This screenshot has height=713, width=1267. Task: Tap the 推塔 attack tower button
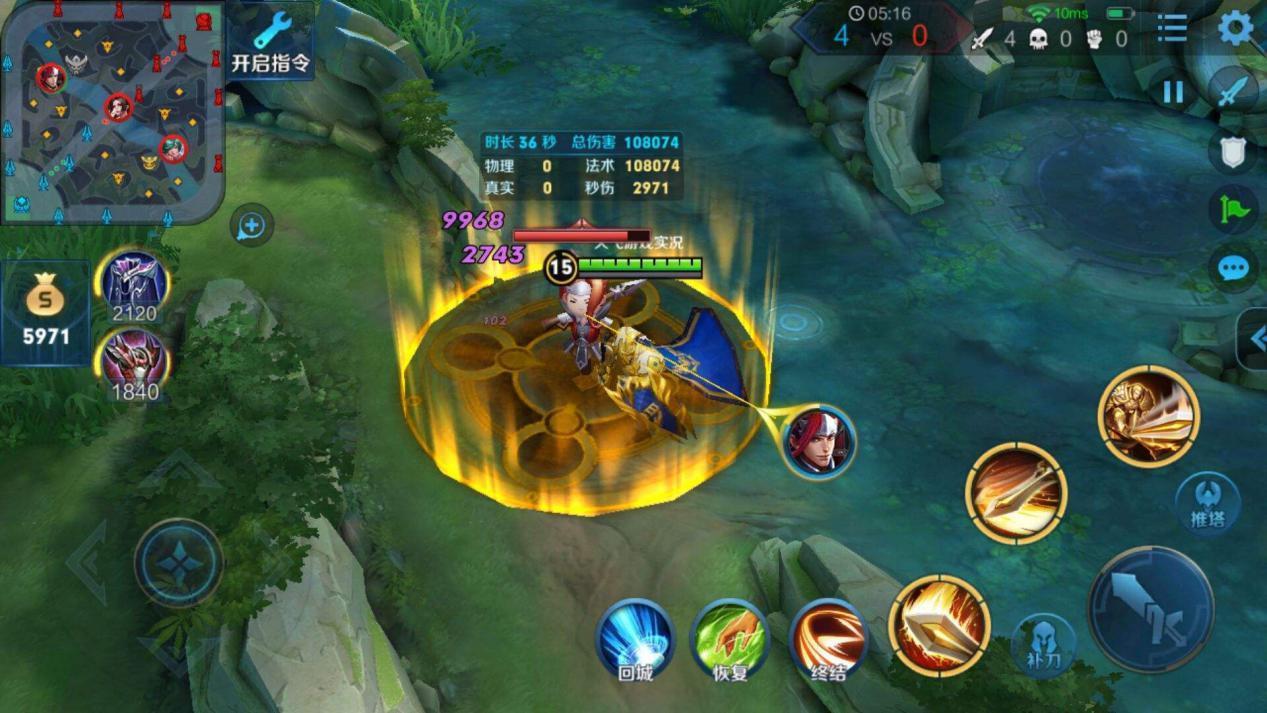pyautogui.click(x=1207, y=503)
